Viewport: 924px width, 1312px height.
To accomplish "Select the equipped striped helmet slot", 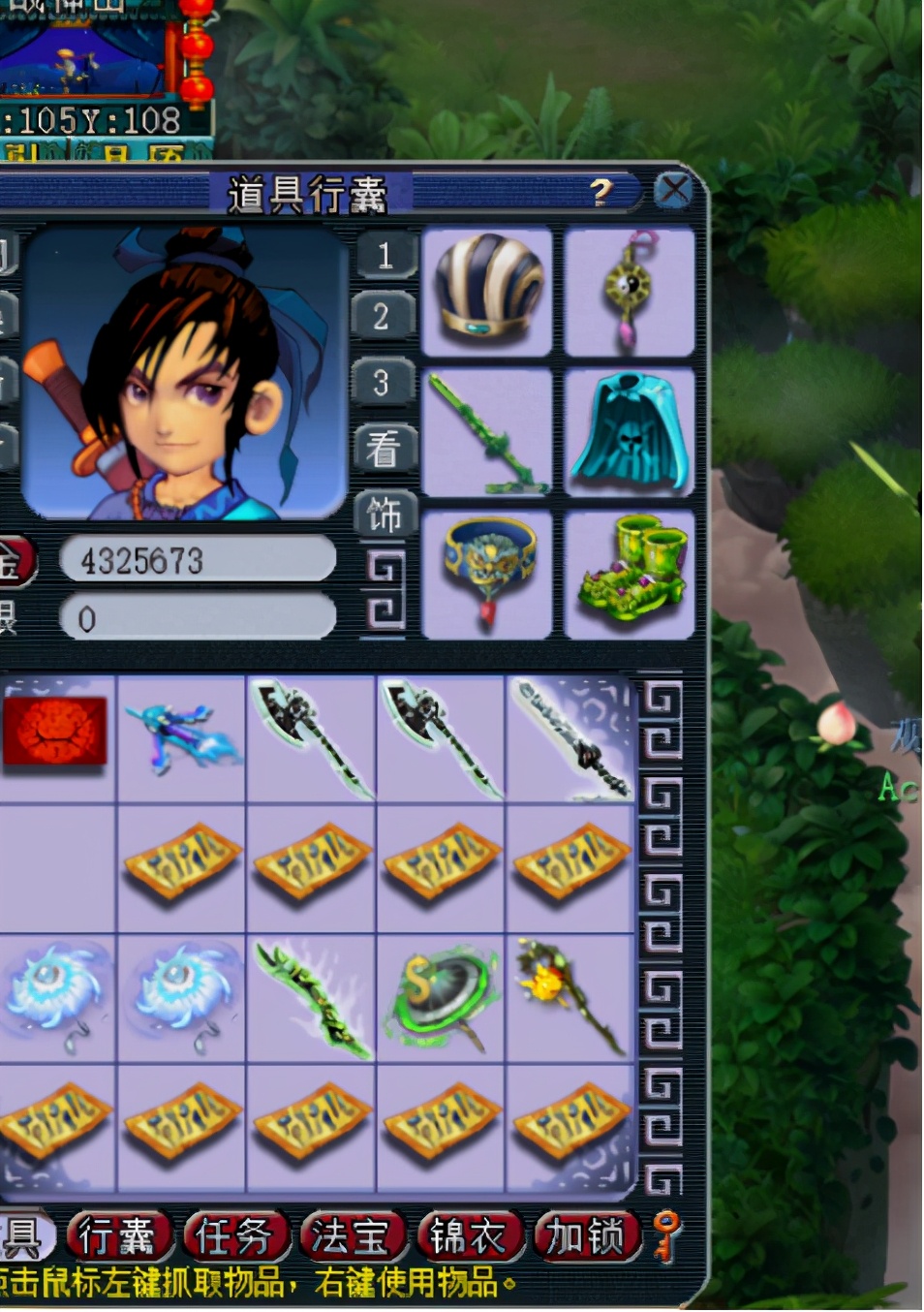I will 487,292.
